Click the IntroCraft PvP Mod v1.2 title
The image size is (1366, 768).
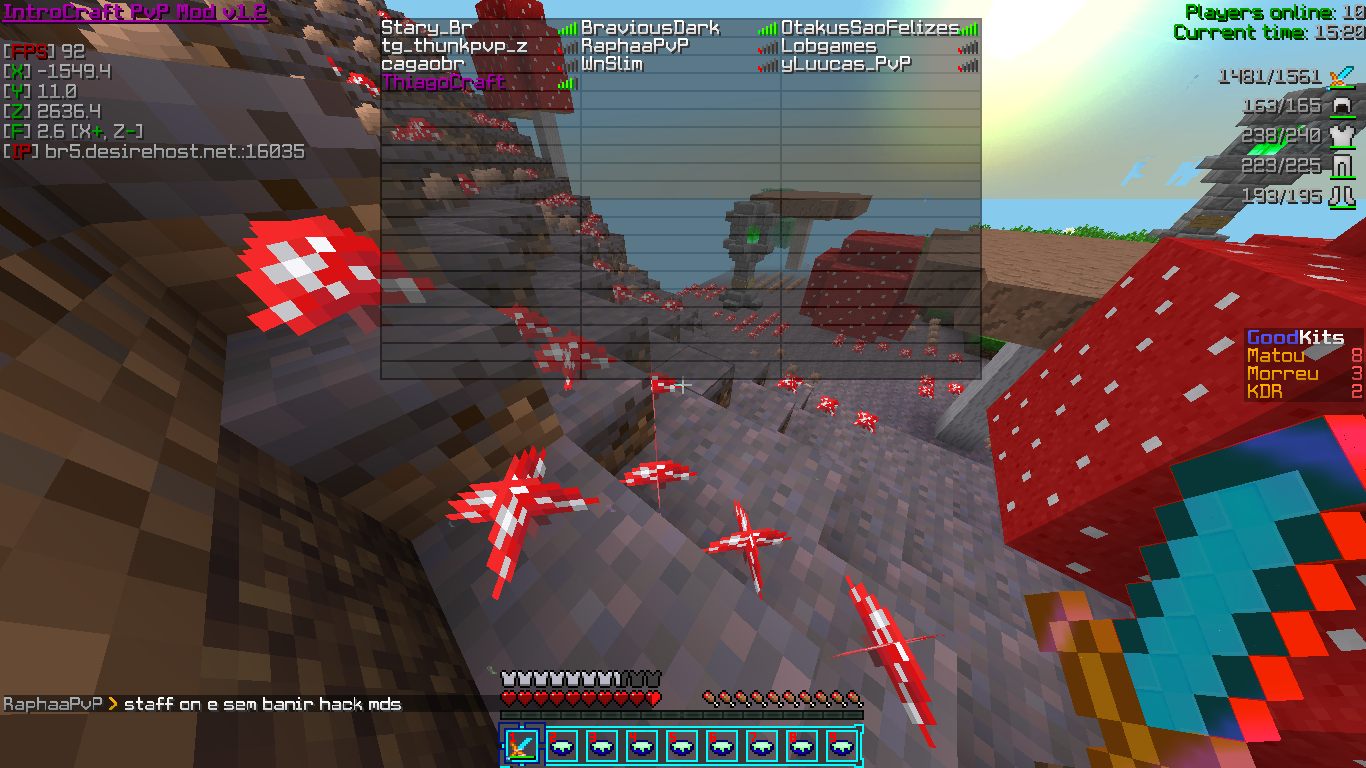click(x=135, y=12)
